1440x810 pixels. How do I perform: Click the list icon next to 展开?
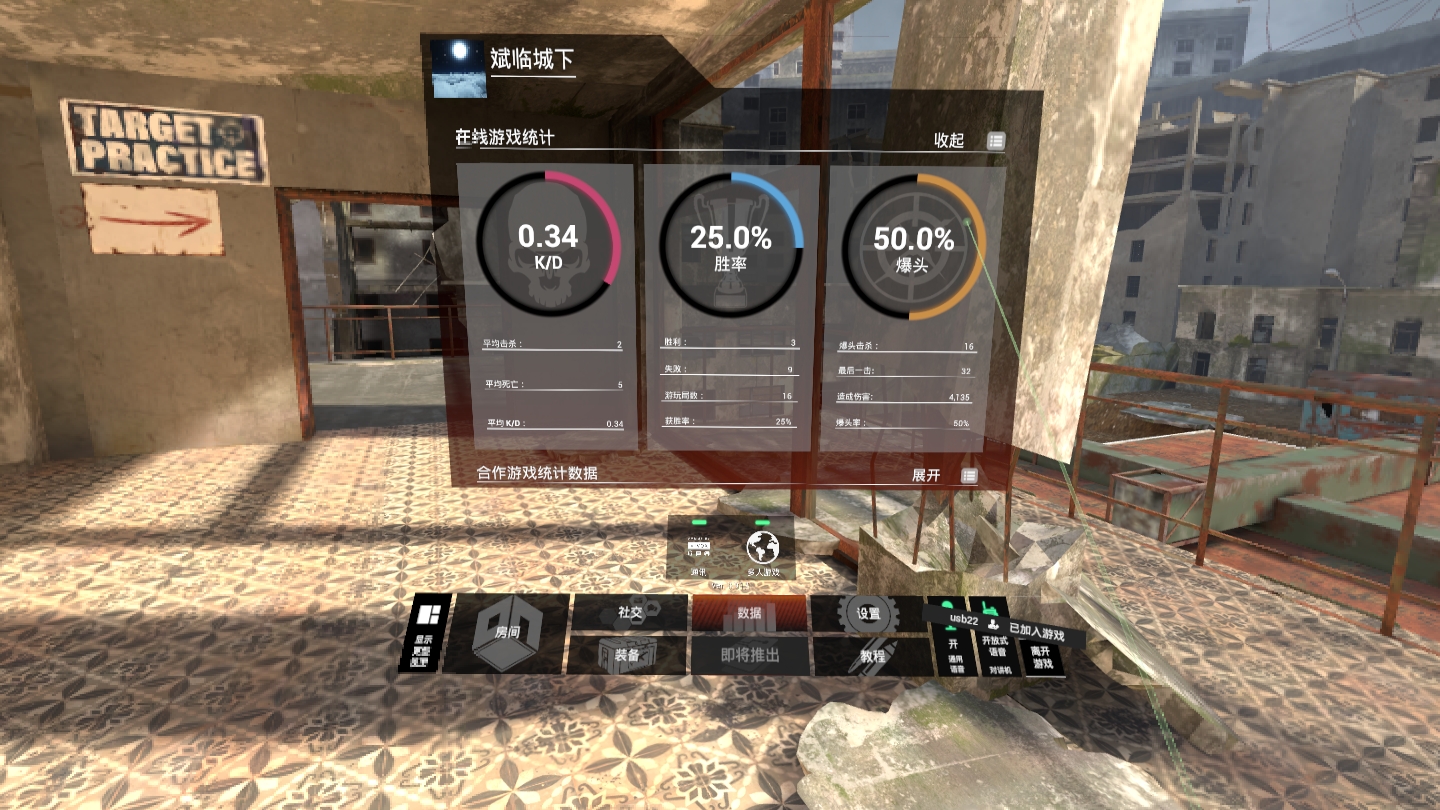[967, 476]
